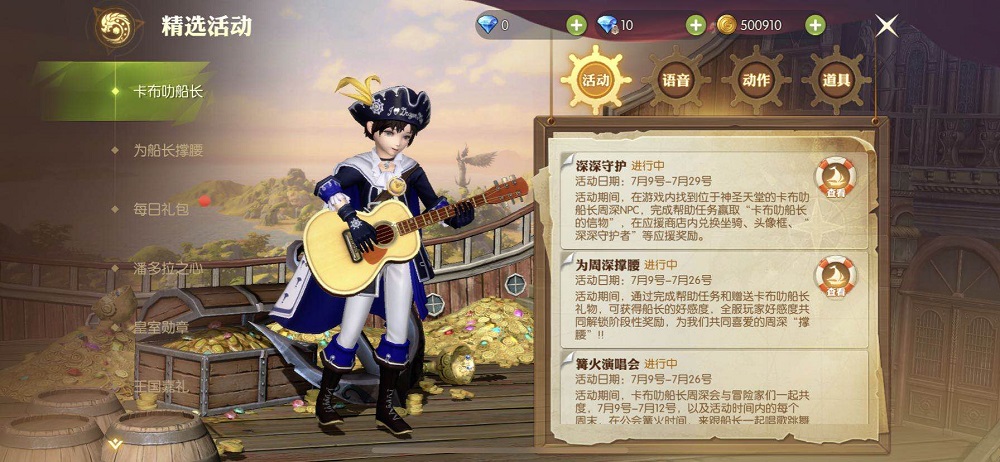Click 查看 for the 为周深撑腰 event

(x=834, y=276)
